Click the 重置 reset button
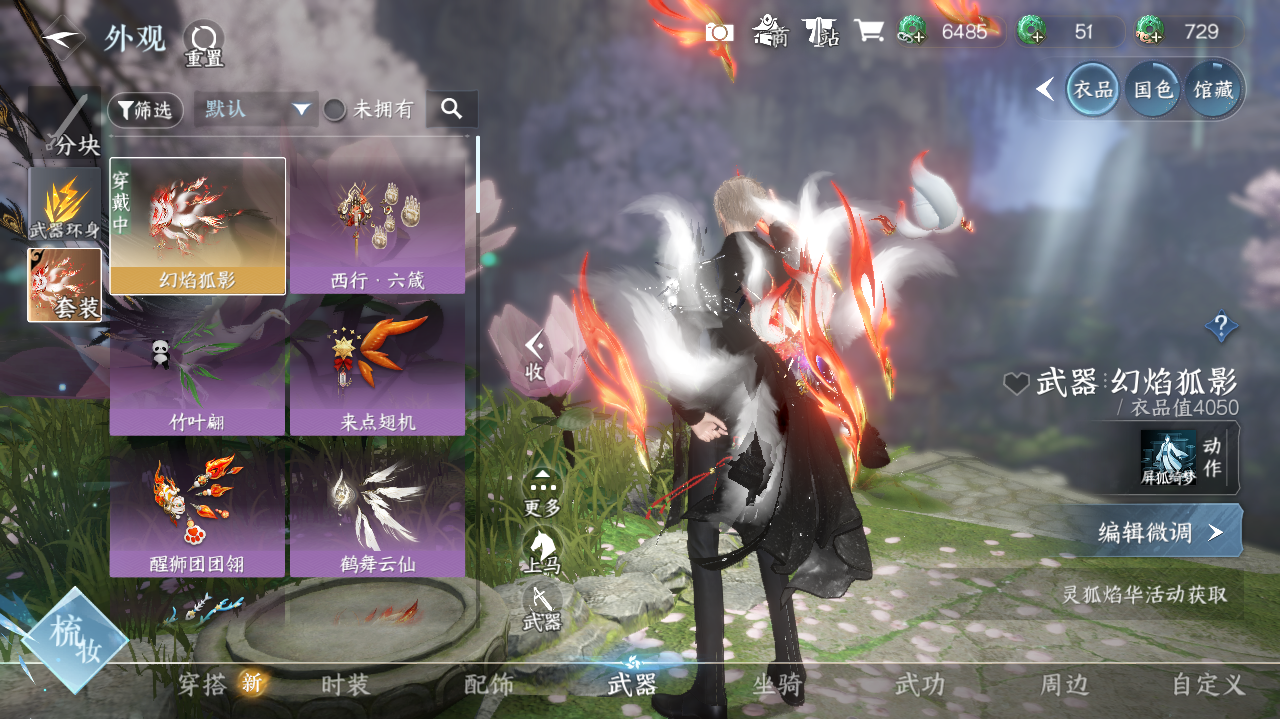Image resolution: width=1280 pixels, height=719 pixels. pos(203,44)
